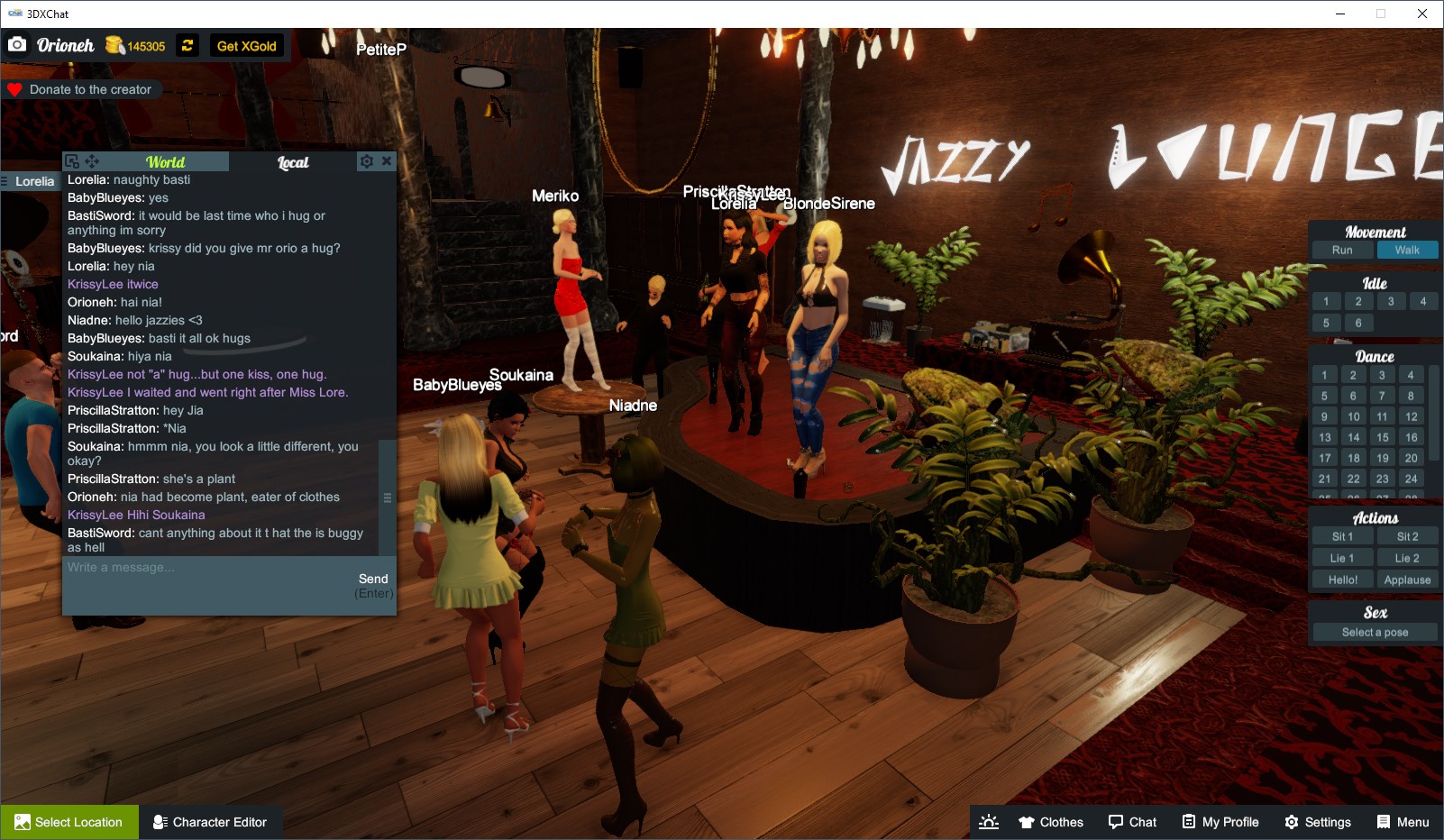The height and width of the screenshot is (840, 1444).
Task: Open My Profile from the bottom bar
Action: pos(1221,821)
